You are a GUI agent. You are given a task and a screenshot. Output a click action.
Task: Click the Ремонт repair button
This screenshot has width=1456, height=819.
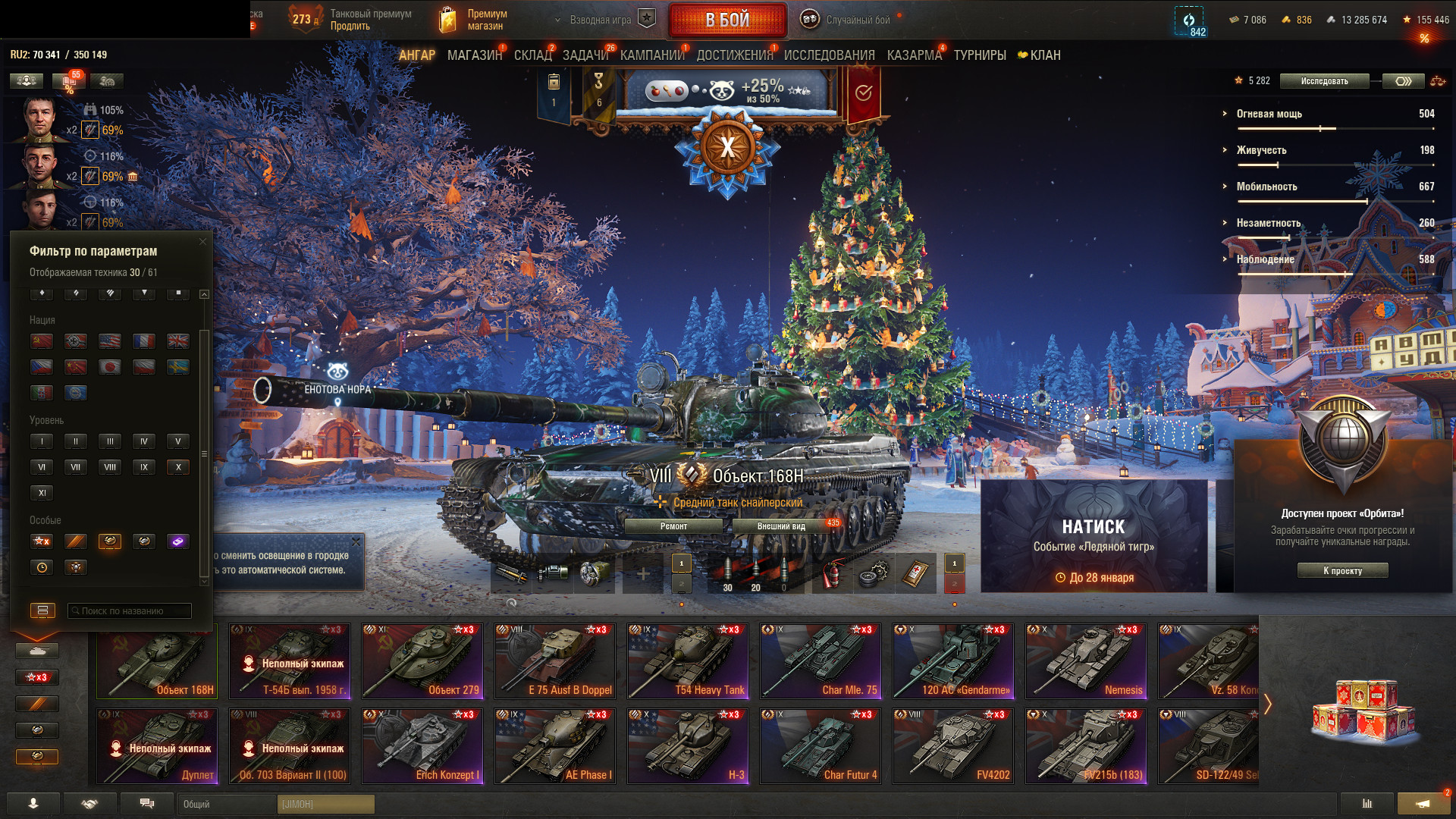[x=673, y=526]
